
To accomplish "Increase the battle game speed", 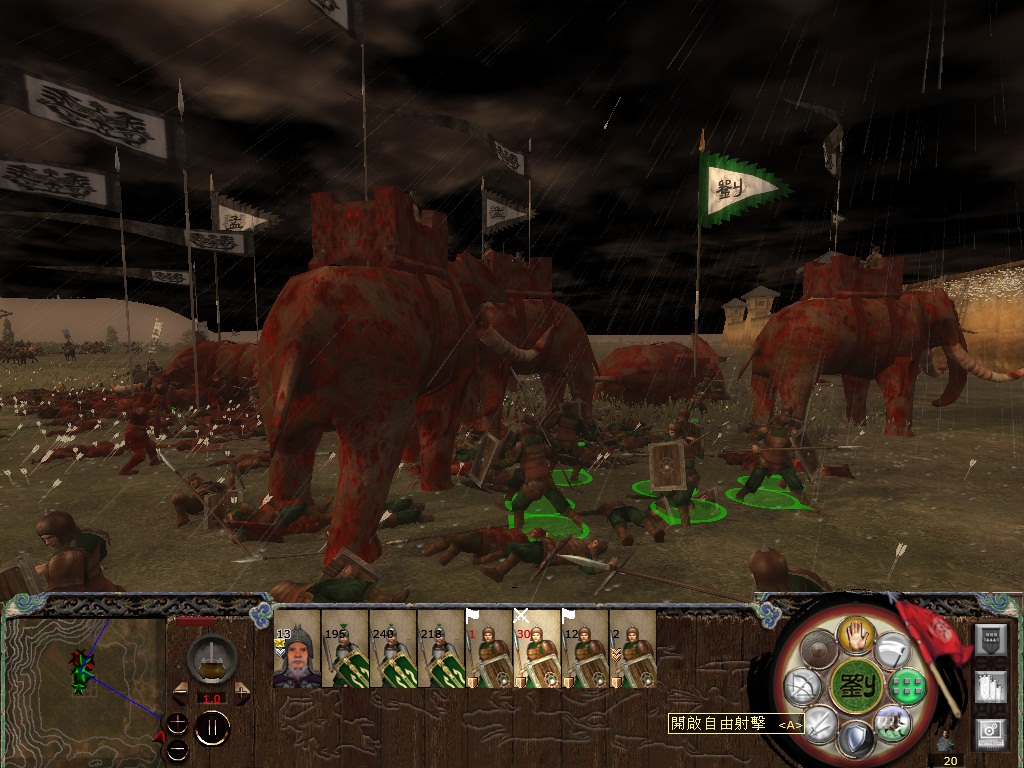I will 242,693.
